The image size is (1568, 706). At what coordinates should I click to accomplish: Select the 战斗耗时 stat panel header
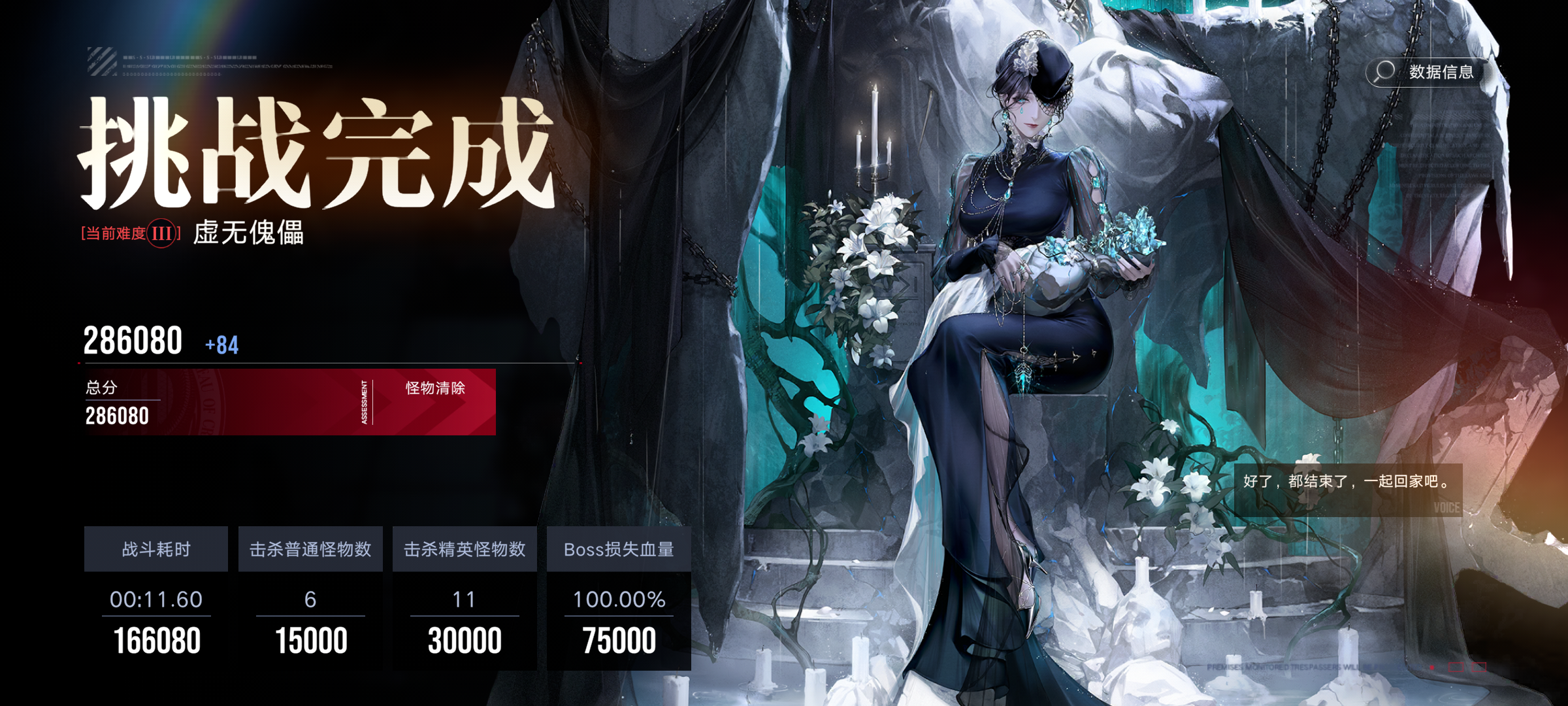tap(155, 550)
